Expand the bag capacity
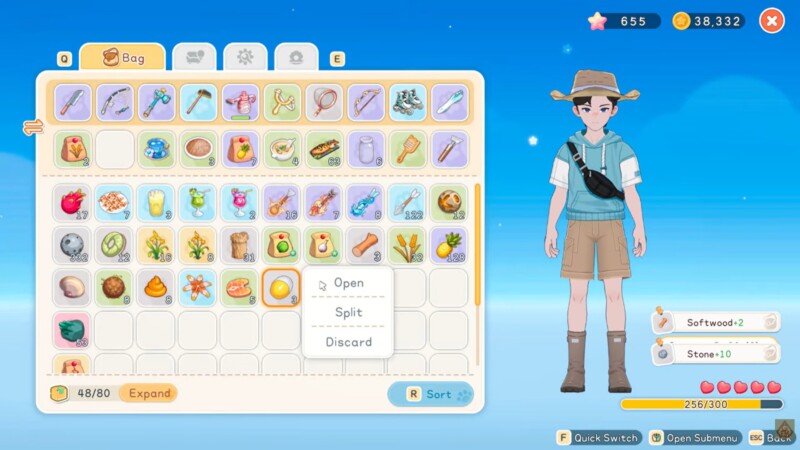 [149, 393]
